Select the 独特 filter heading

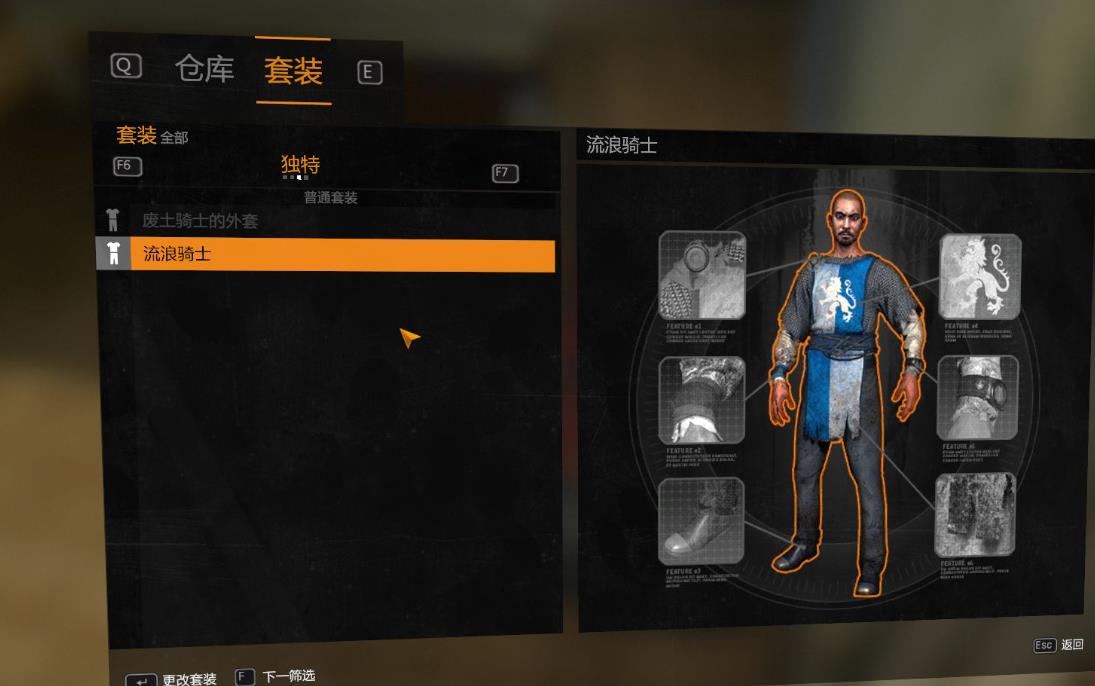pos(300,165)
